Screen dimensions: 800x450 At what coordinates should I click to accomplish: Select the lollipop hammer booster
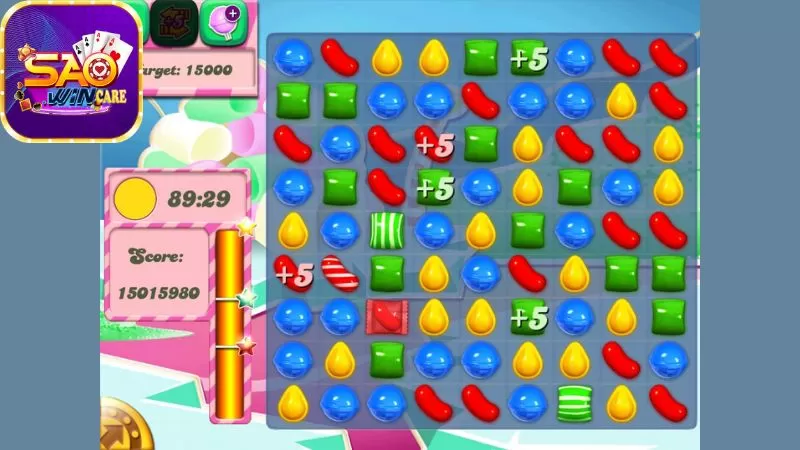pyautogui.click(x=223, y=22)
